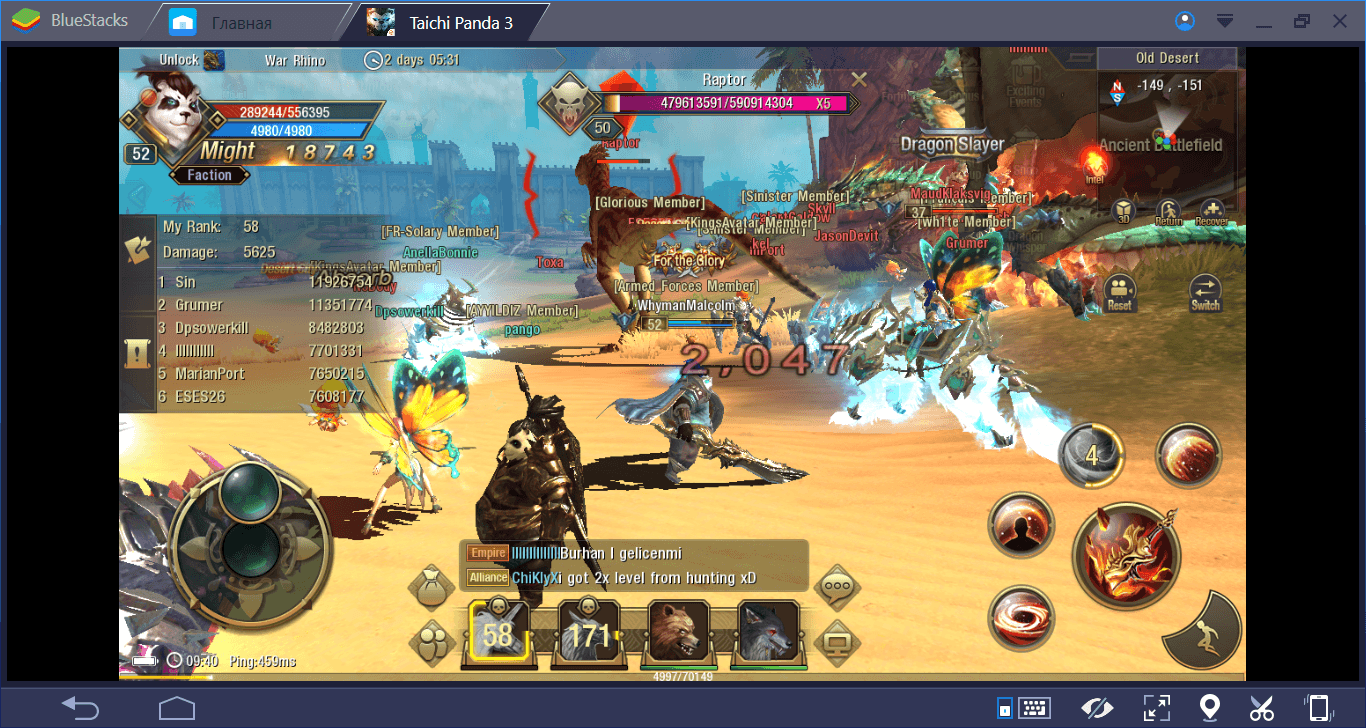This screenshot has width=1366, height=728.
Task: Open the Faction button under the portrait
Action: tap(209, 175)
